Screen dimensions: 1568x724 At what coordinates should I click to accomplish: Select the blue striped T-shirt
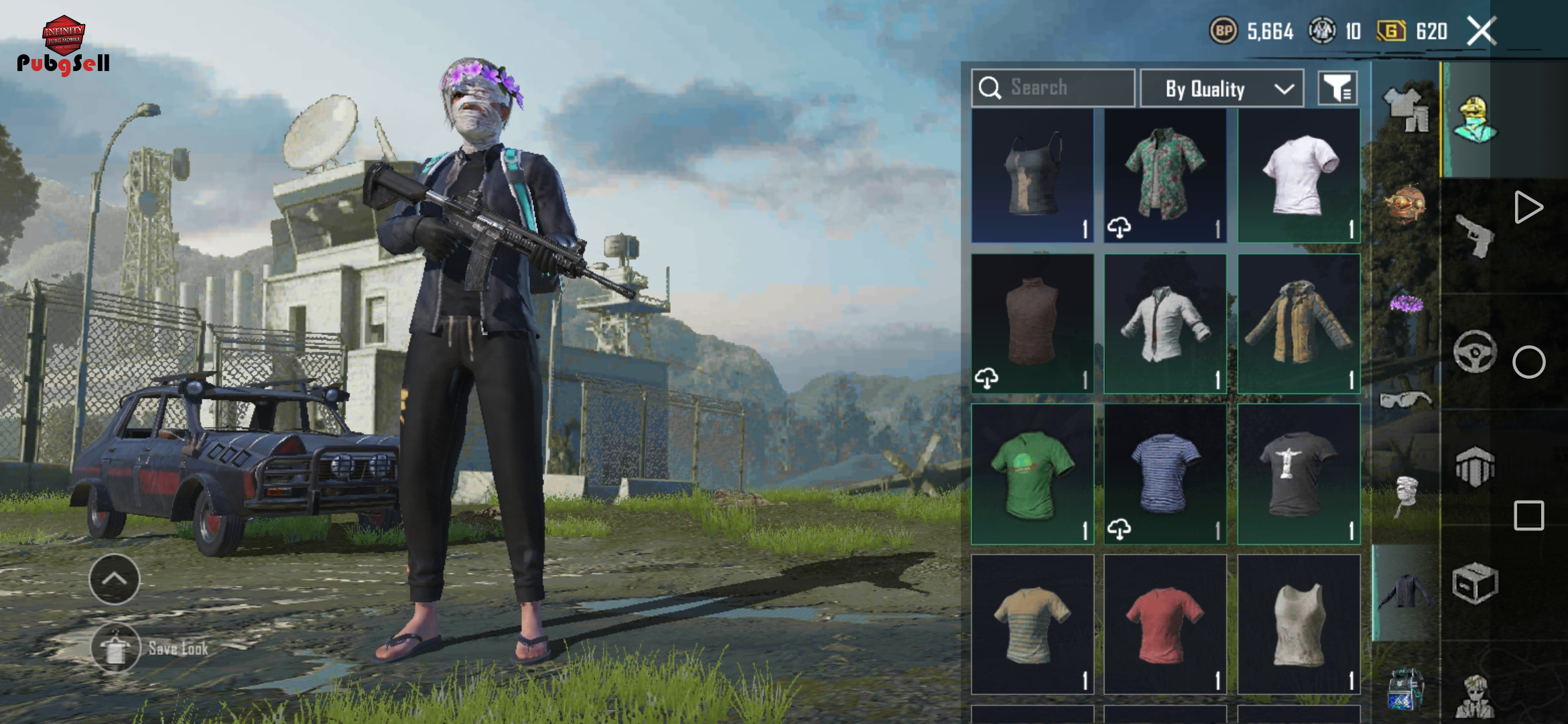coord(1165,473)
